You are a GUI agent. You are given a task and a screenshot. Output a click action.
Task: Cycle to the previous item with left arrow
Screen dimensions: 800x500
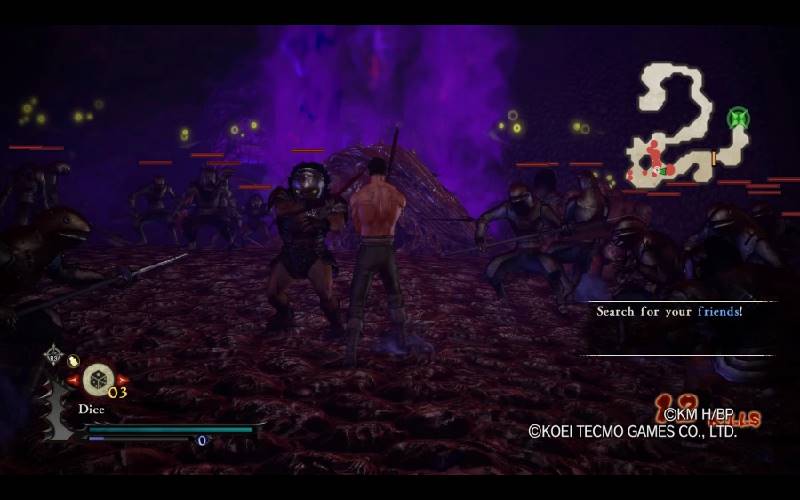point(72,380)
